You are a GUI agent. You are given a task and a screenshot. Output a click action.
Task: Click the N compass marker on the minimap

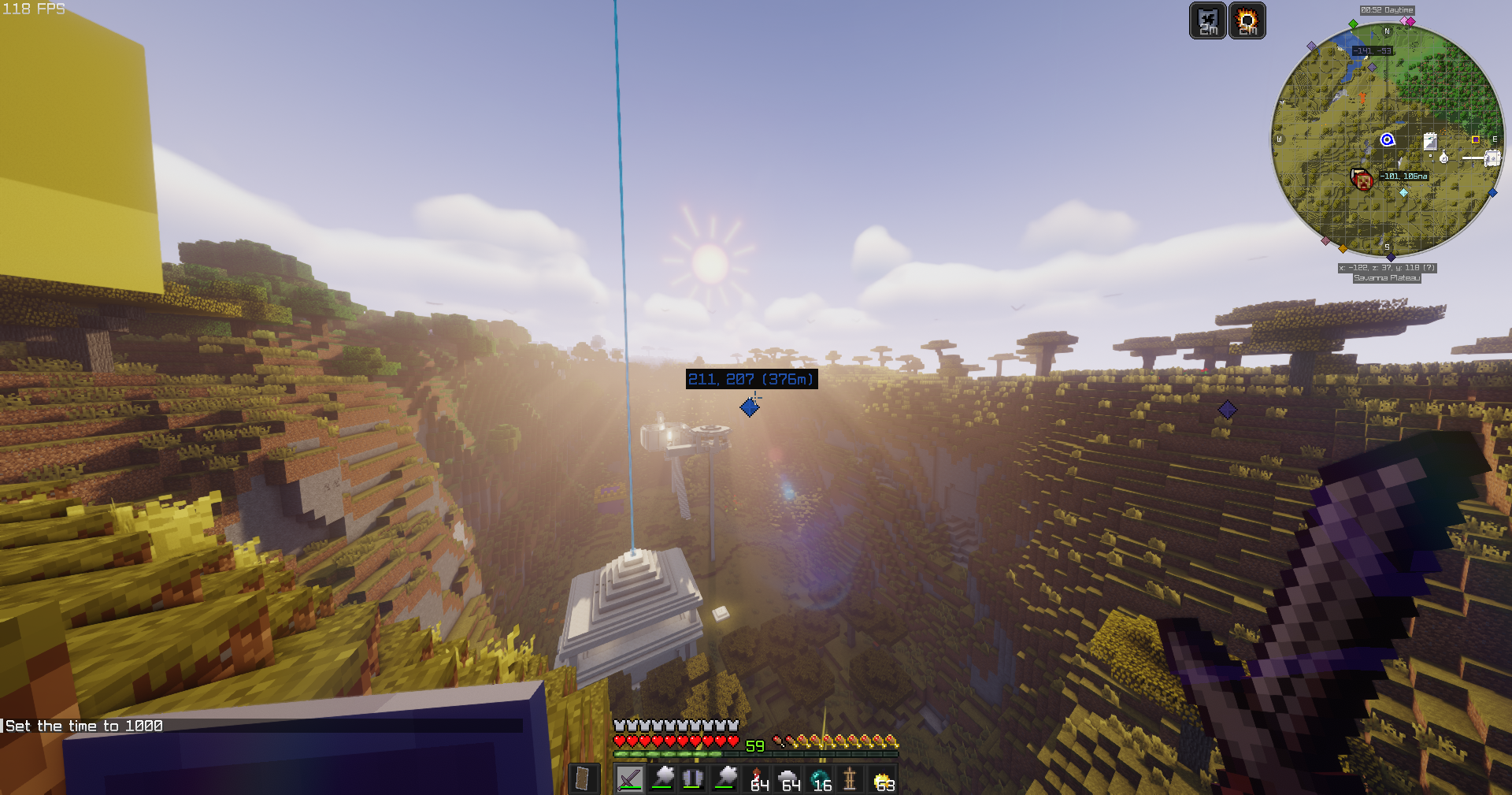(1387, 32)
